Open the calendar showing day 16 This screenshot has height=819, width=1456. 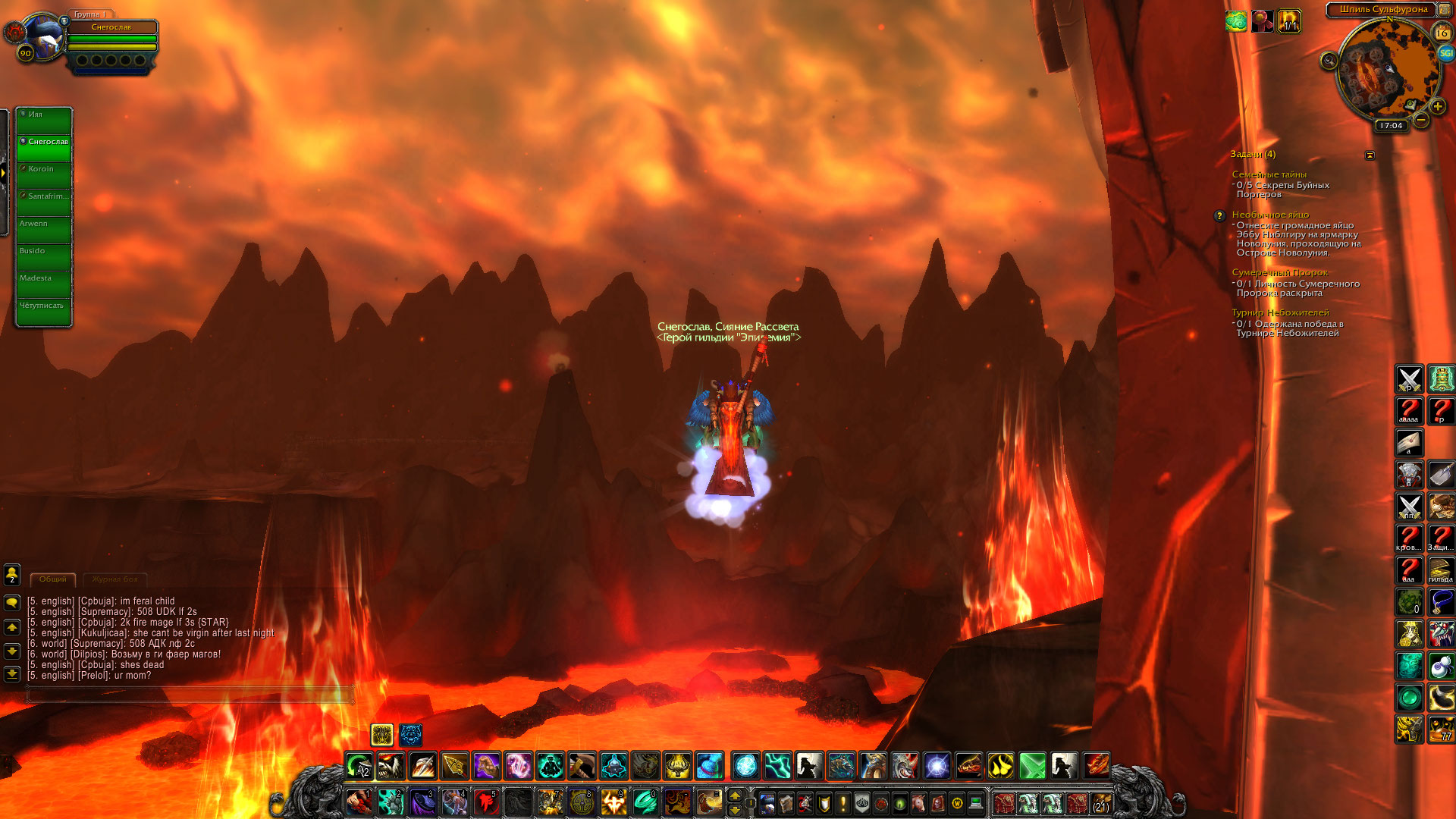point(1442,33)
